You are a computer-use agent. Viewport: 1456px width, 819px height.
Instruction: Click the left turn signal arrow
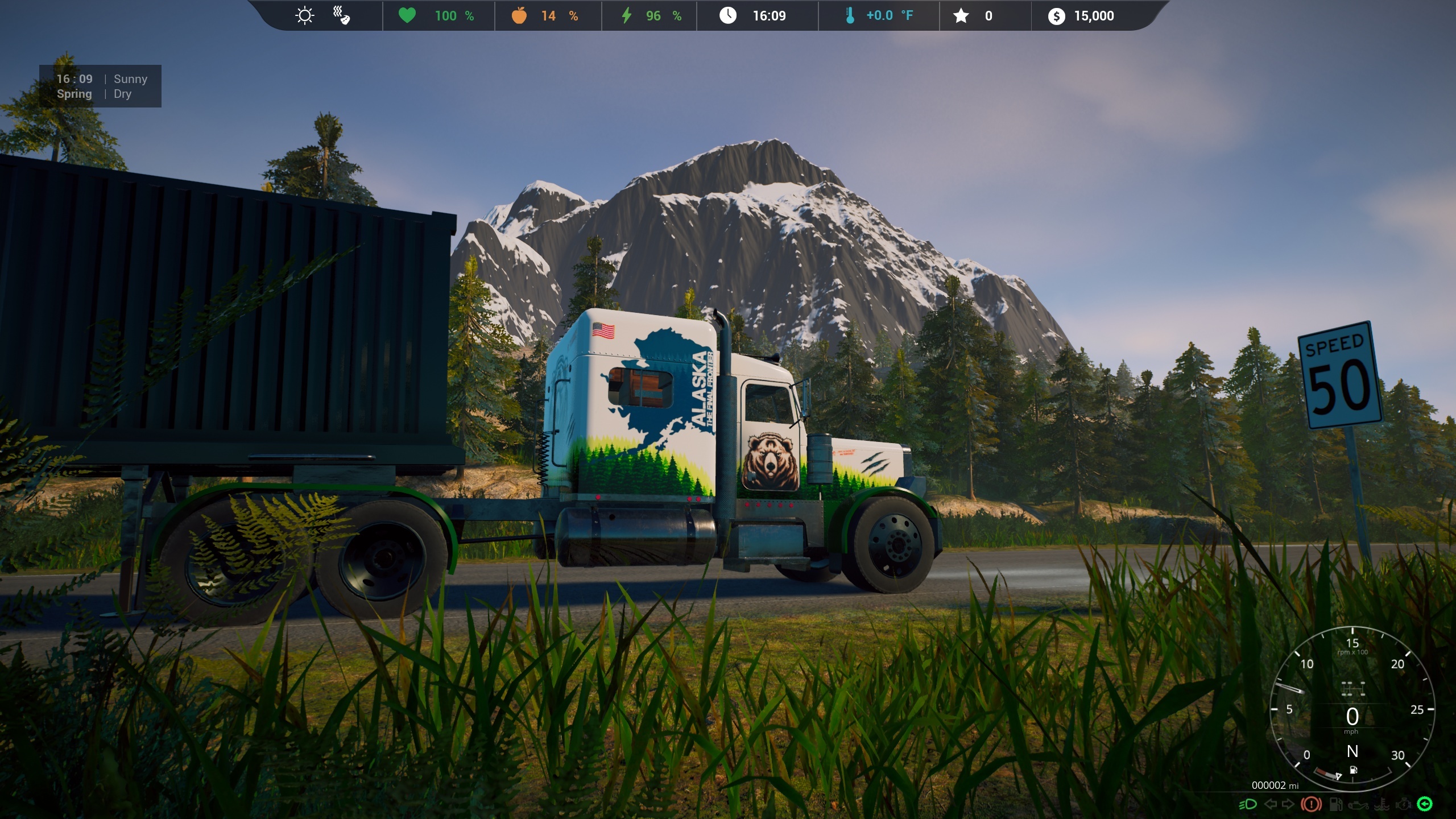click(1270, 804)
